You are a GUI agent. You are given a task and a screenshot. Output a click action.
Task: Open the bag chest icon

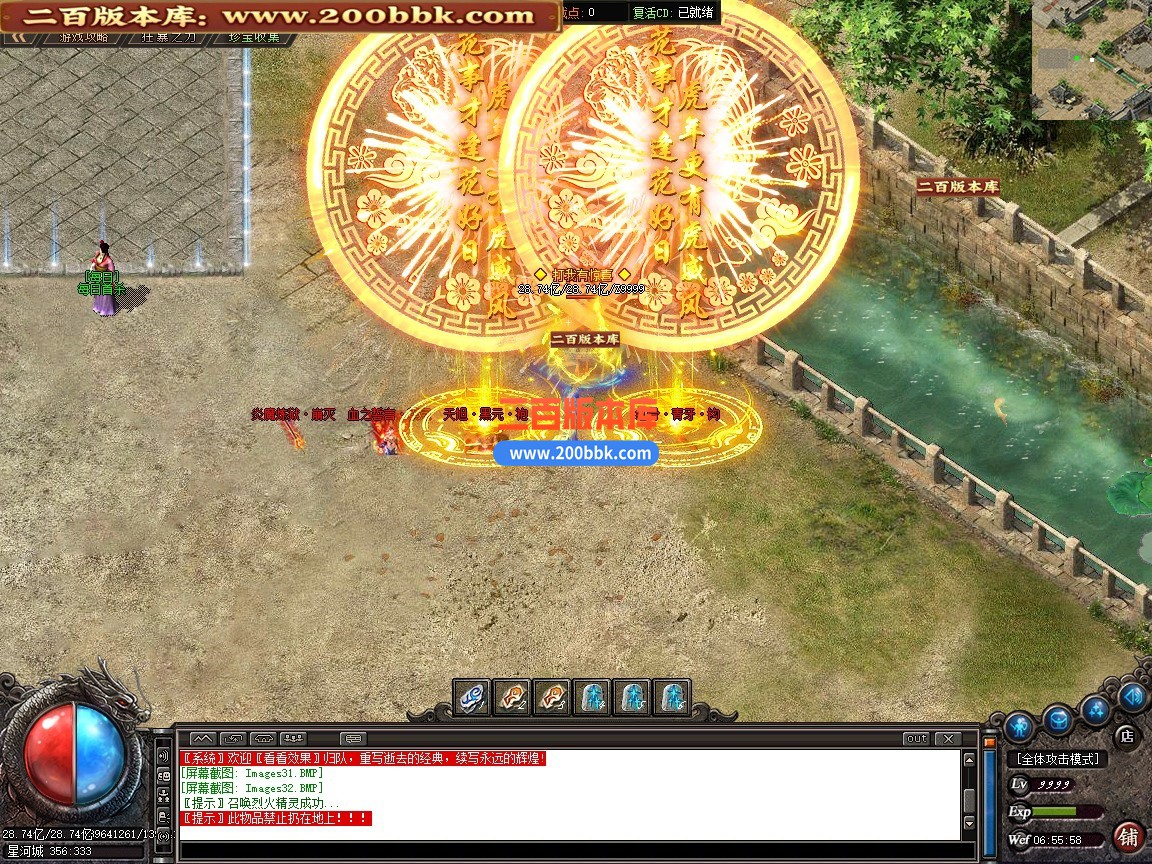1058,718
